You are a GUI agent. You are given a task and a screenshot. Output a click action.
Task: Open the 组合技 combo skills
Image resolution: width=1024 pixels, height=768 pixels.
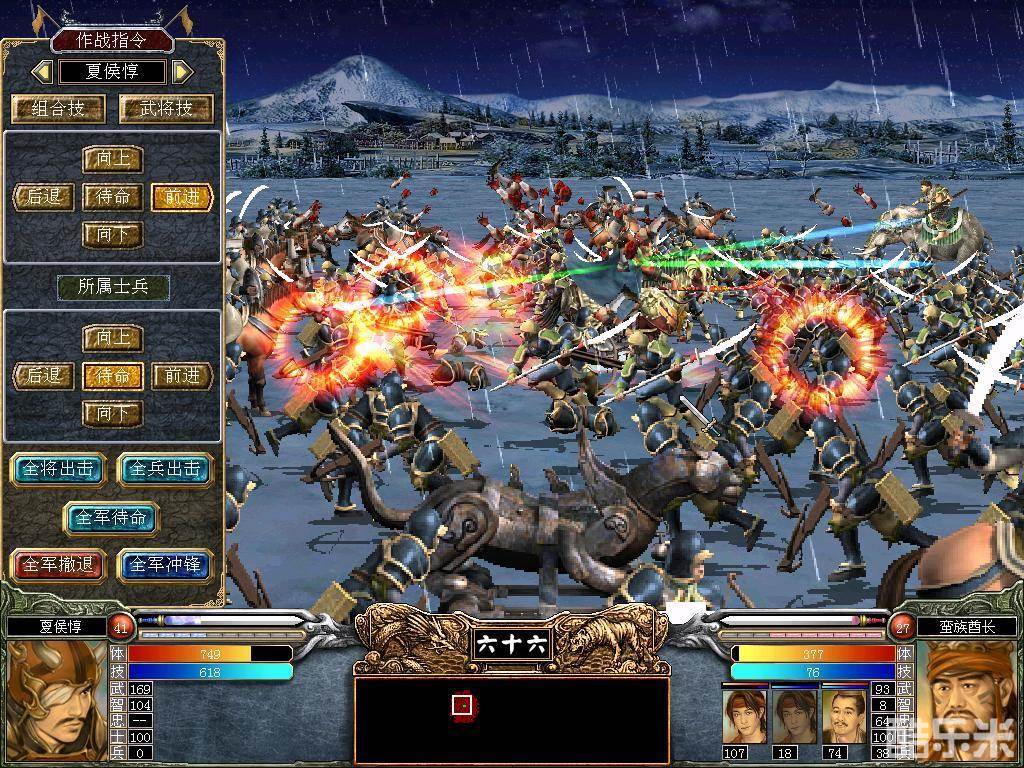tap(57, 109)
